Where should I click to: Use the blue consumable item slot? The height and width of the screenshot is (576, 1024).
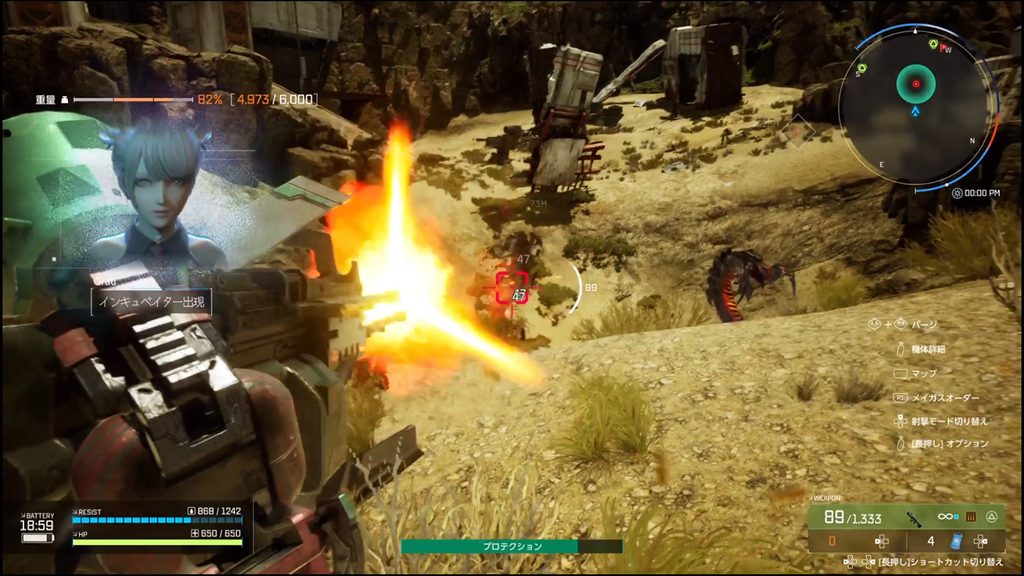pos(955,541)
